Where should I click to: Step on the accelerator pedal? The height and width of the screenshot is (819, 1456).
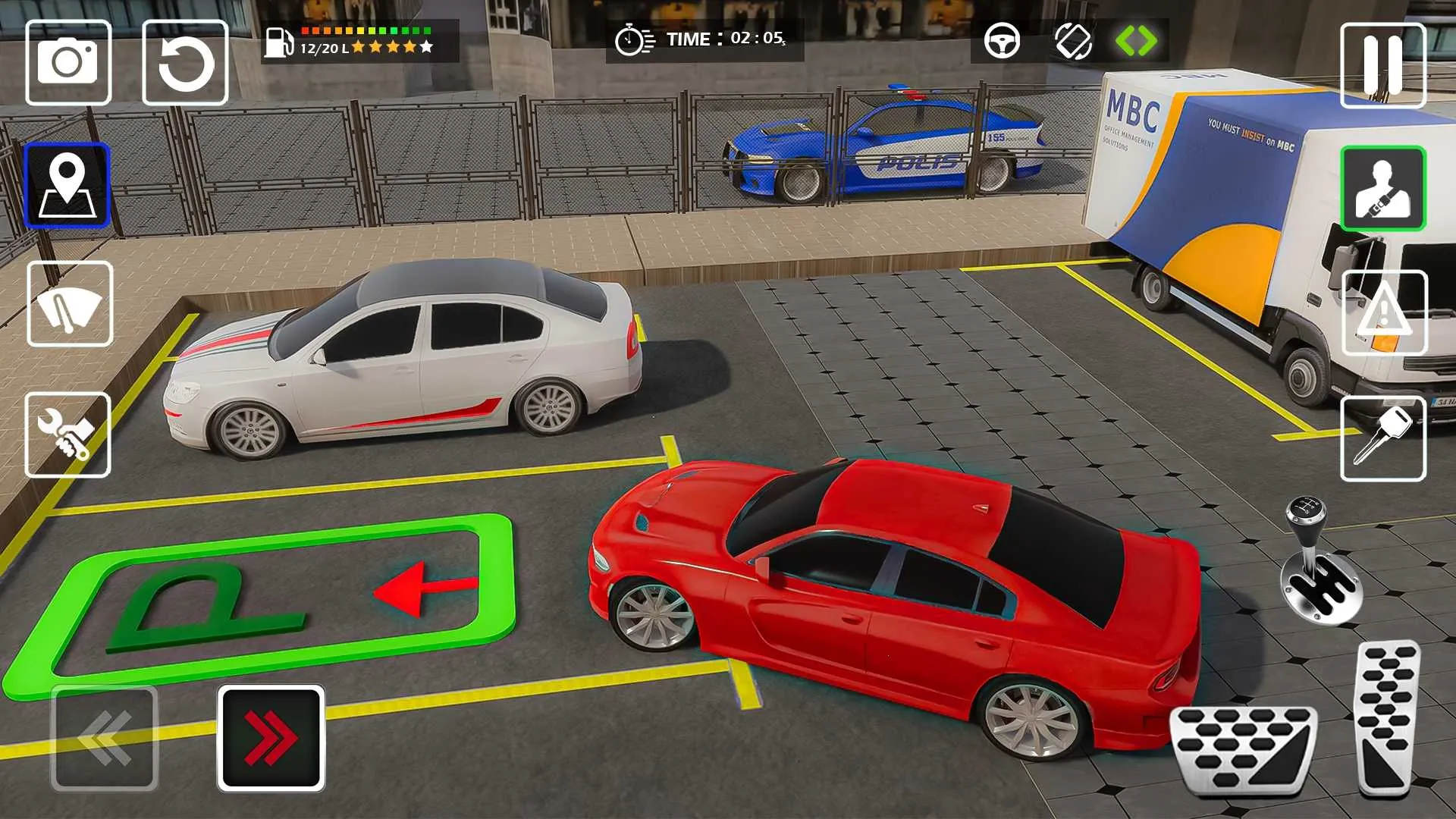[x=1386, y=717]
